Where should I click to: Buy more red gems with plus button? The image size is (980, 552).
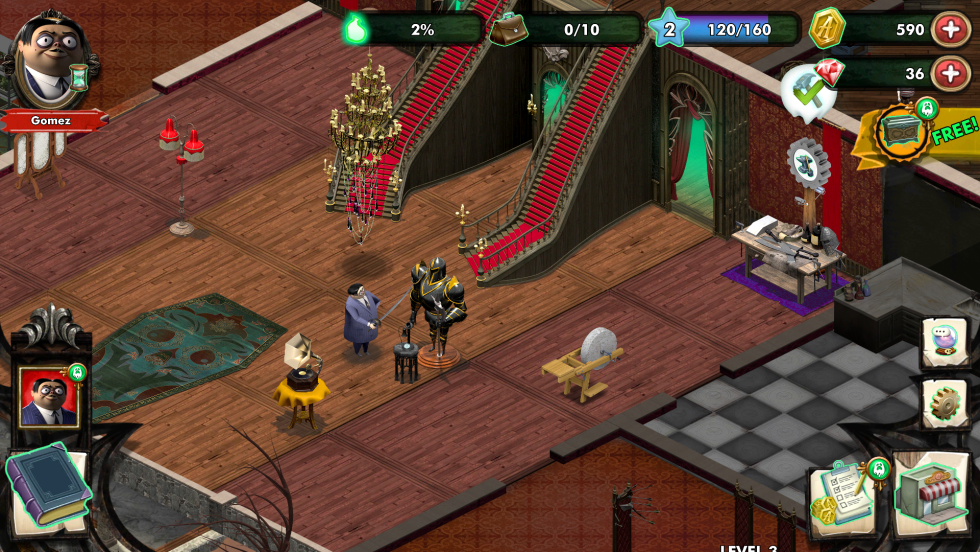949,73
